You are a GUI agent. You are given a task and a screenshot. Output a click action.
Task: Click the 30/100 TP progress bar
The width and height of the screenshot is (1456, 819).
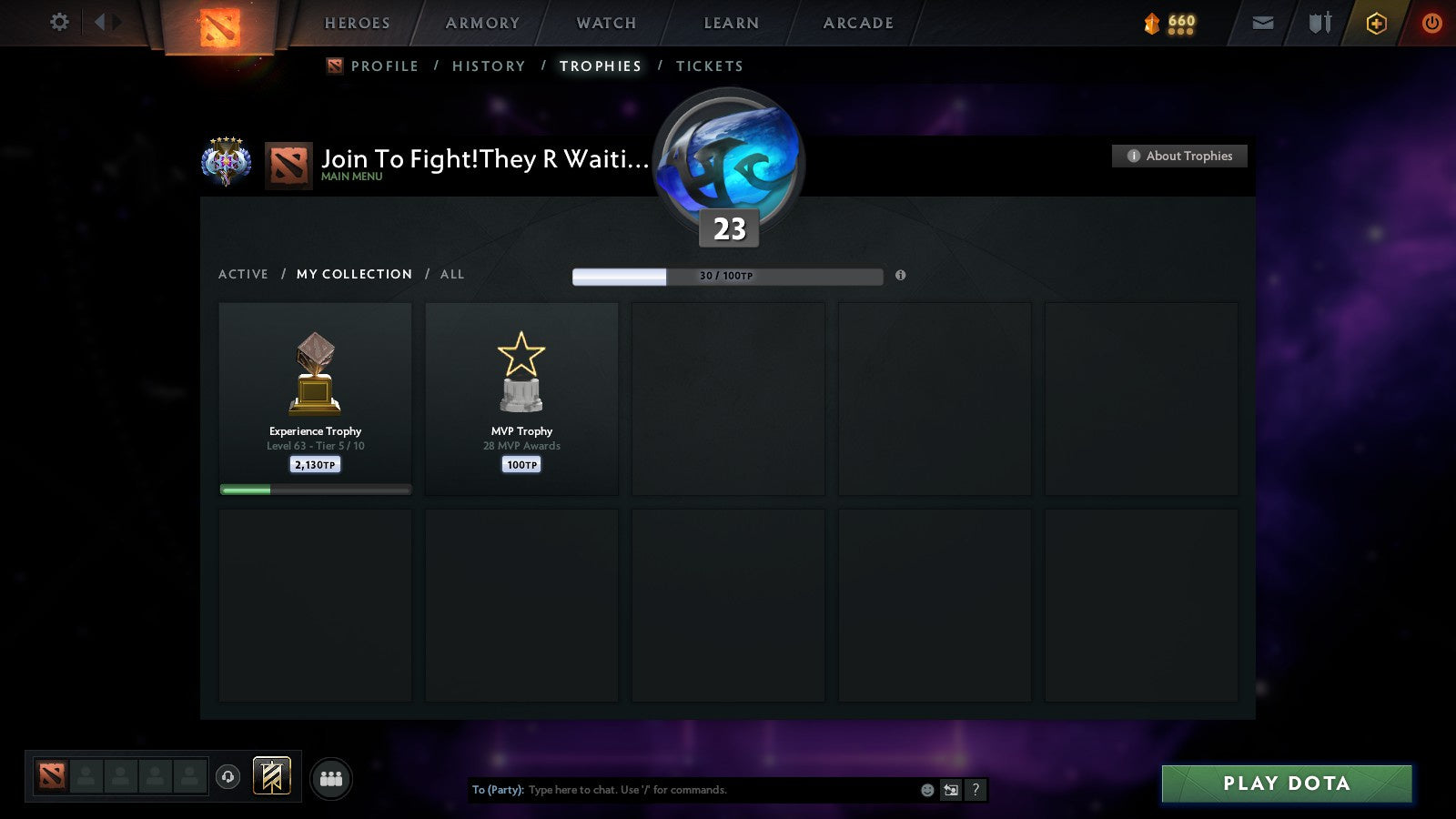[x=726, y=275]
